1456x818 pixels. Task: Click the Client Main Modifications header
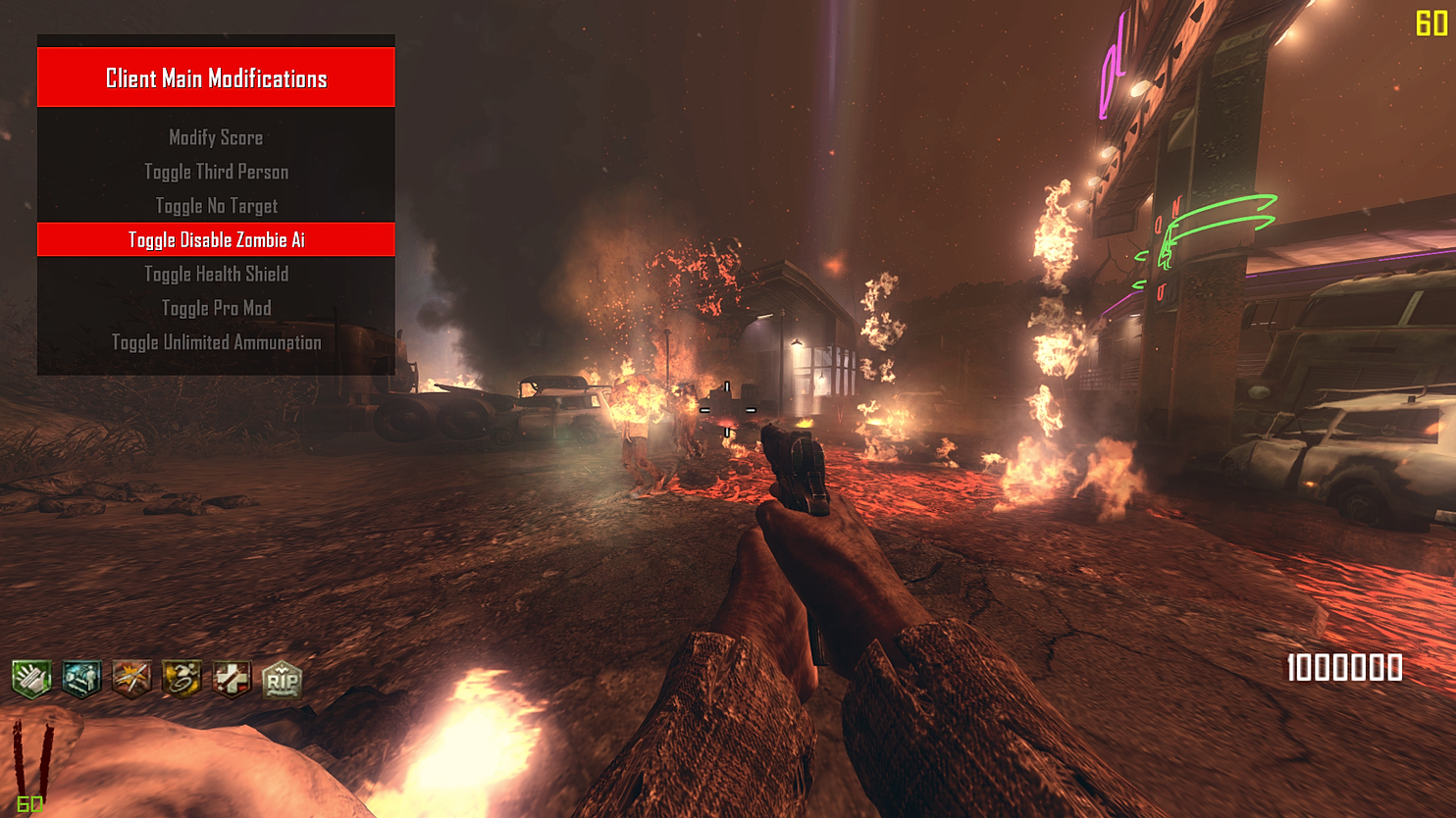pos(216,77)
